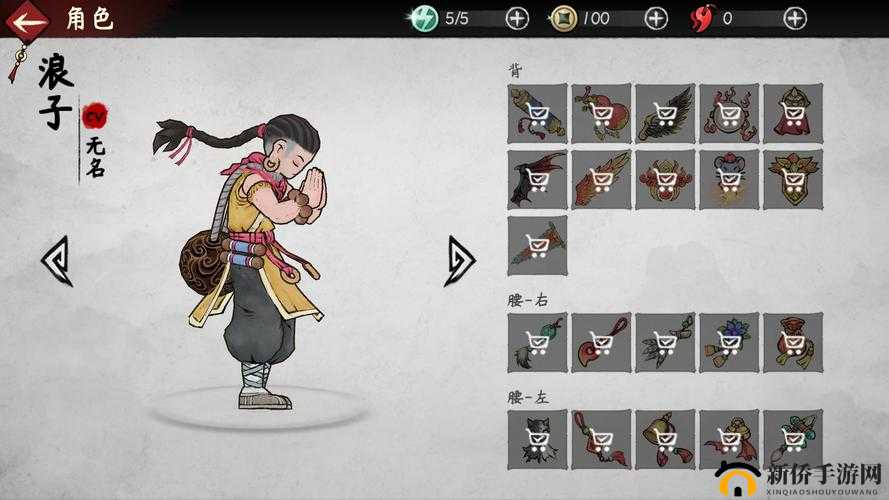Choose the black feathered wing back item
This screenshot has width=889, height=500.
coord(665,113)
